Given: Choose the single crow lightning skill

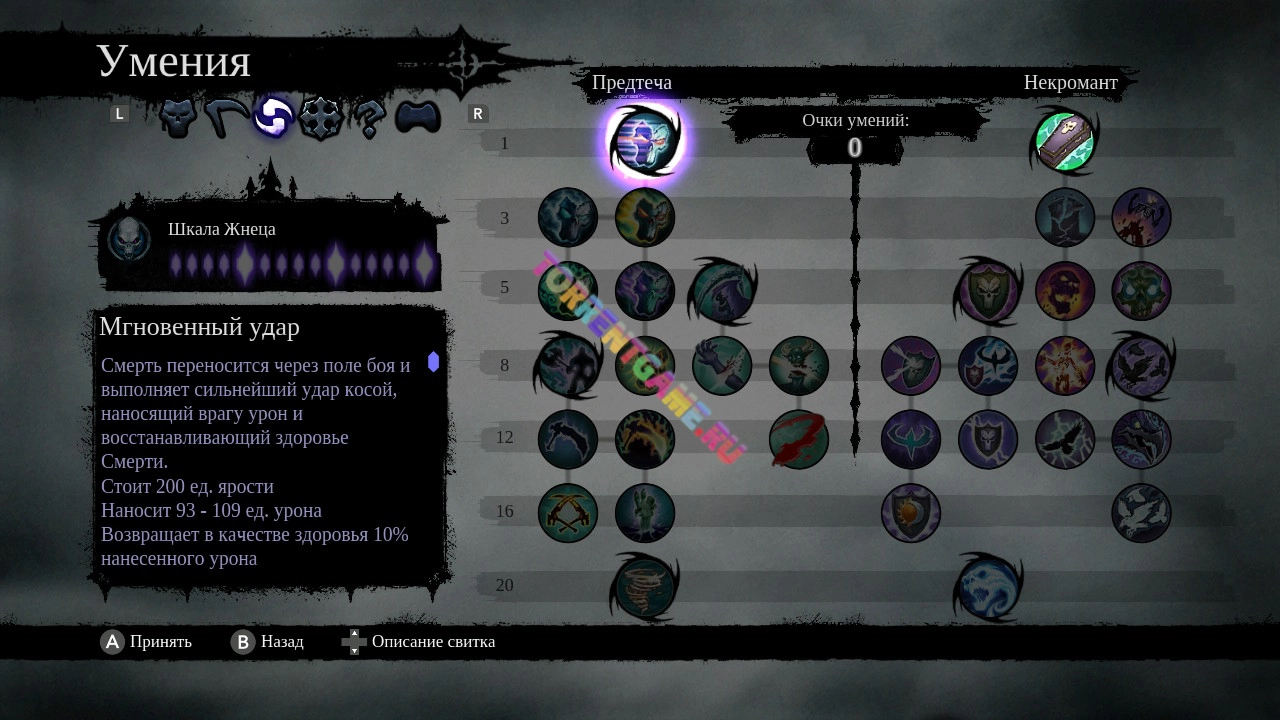Looking at the screenshot, I should click(x=1065, y=439).
